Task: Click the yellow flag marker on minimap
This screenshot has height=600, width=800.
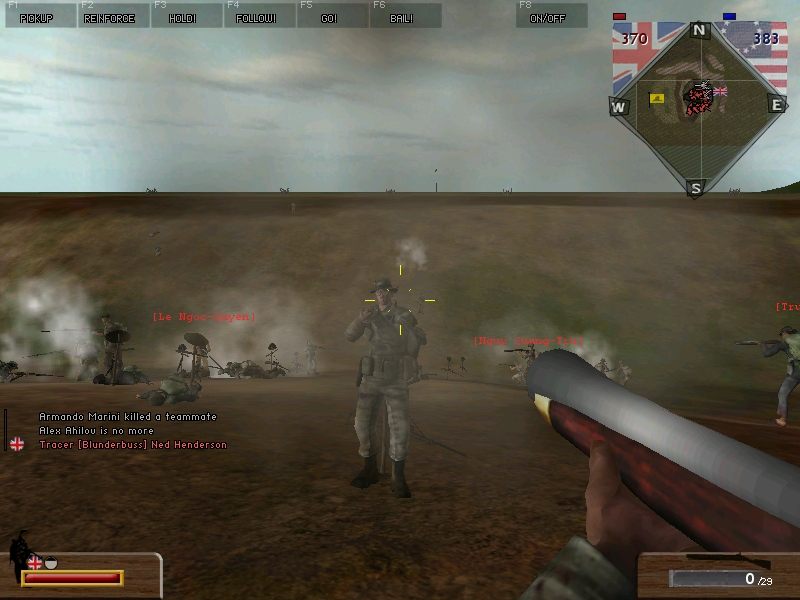Action: [x=658, y=98]
